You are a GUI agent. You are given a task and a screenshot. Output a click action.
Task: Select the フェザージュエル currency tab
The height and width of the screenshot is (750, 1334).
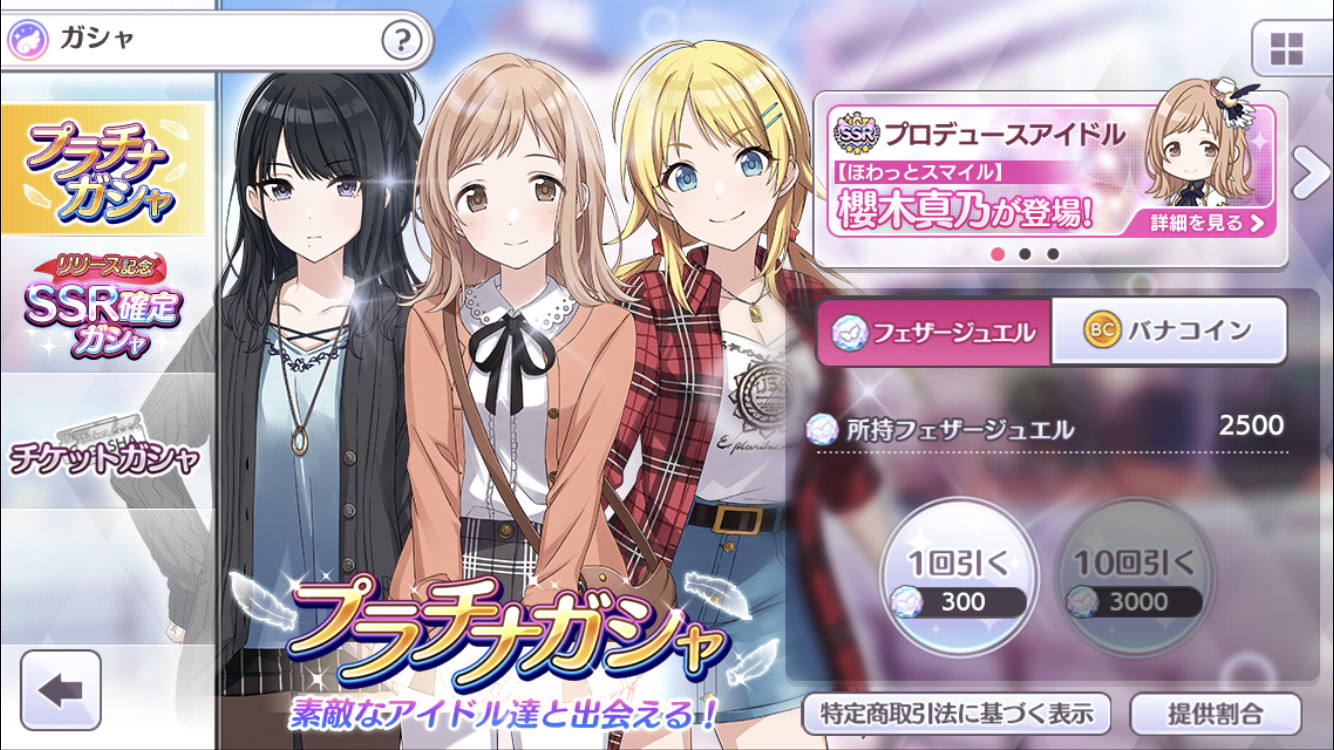[x=934, y=332]
